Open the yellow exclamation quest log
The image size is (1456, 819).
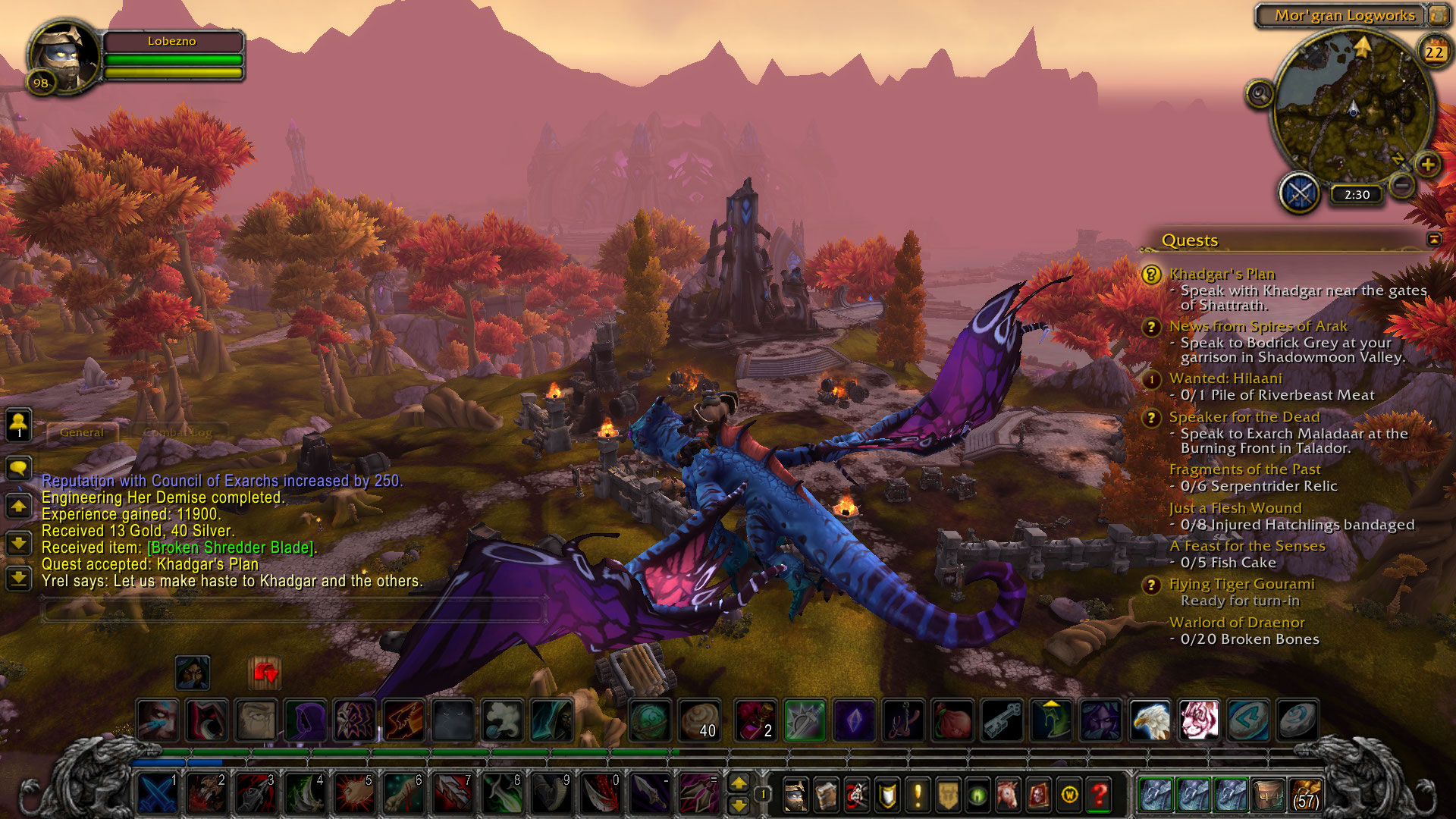tap(918, 795)
